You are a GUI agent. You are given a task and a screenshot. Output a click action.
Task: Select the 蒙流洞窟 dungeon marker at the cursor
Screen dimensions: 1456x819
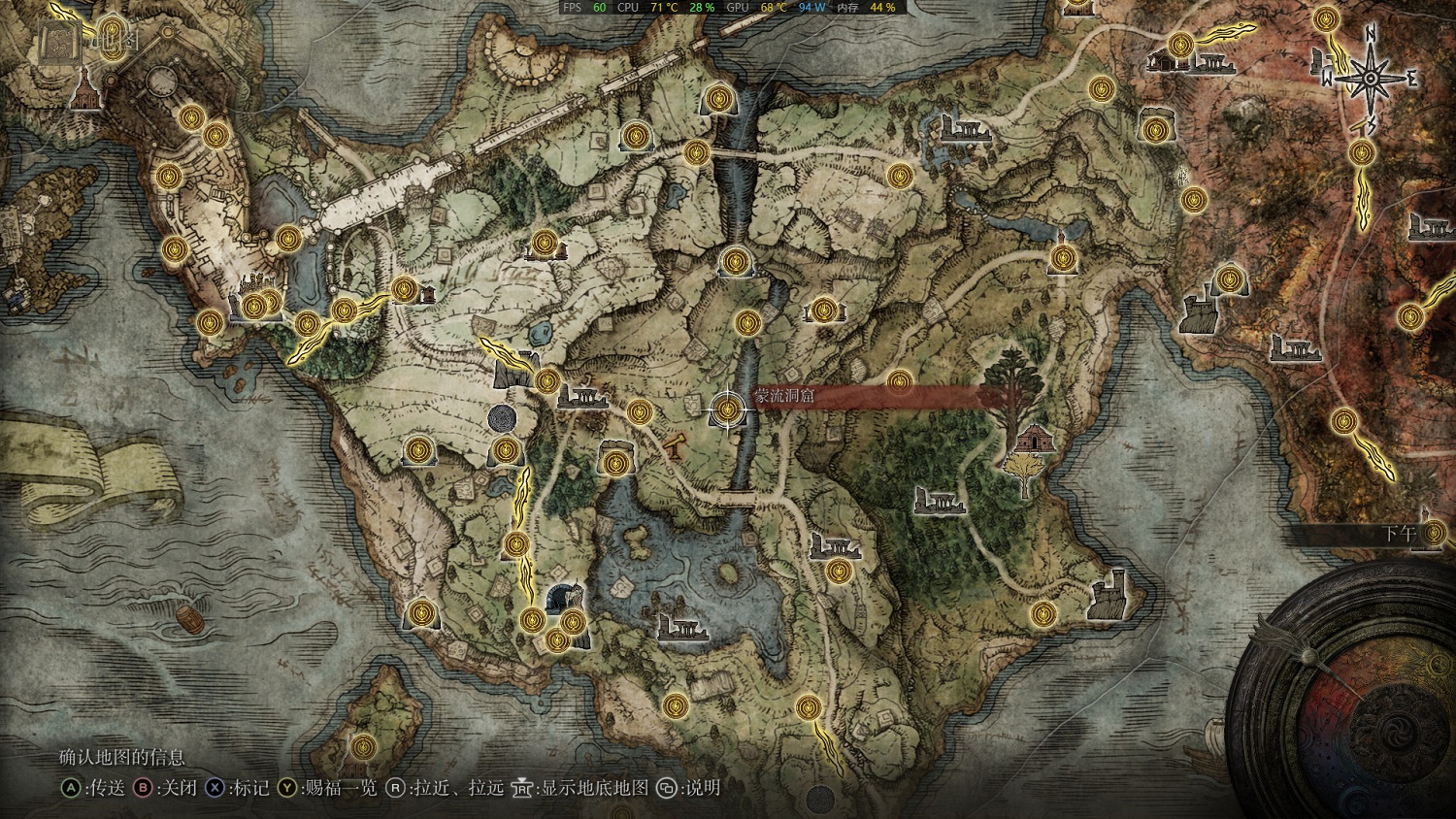[x=726, y=408]
